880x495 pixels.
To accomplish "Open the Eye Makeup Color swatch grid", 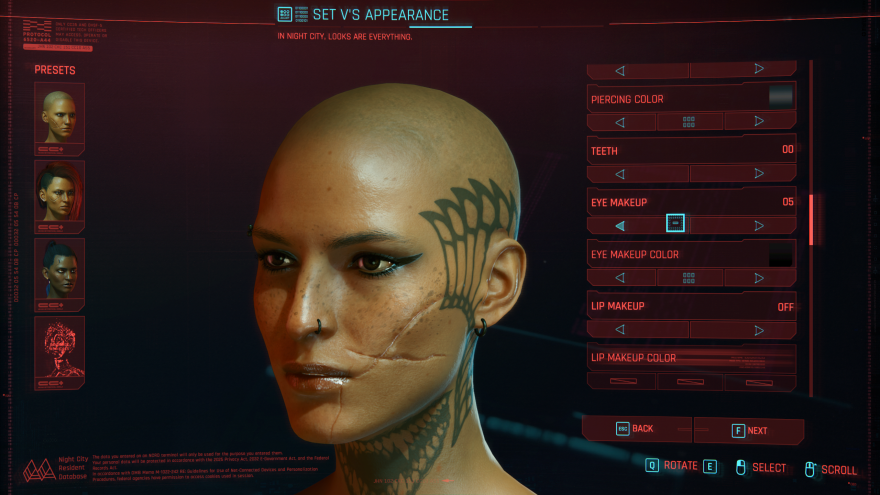I will [x=689, y=278].
